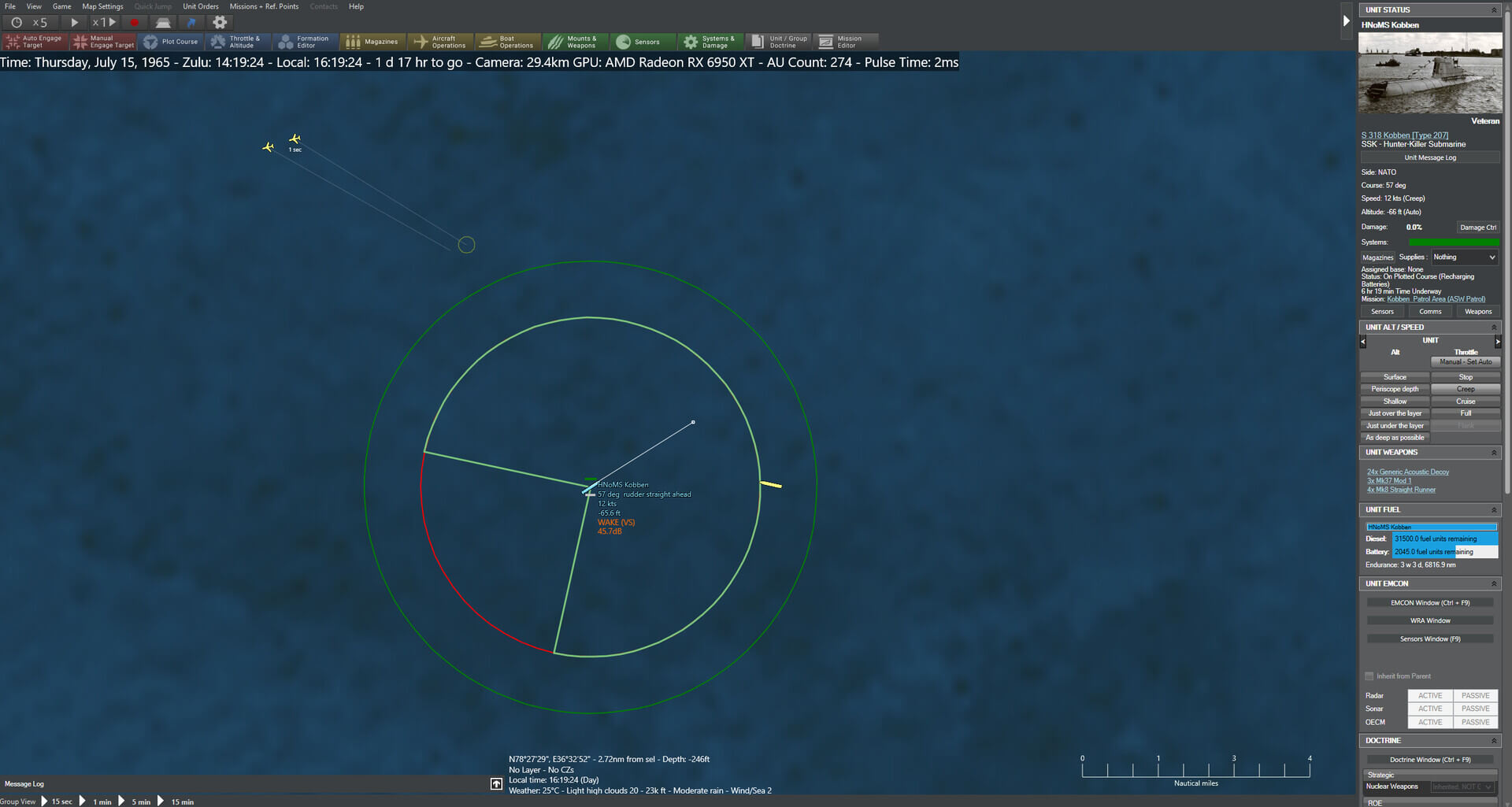Image resolution: width=1512 pixels, height=807 pixels.
Task: Set submarine to Periscope depth
Action: [1394, 388]
